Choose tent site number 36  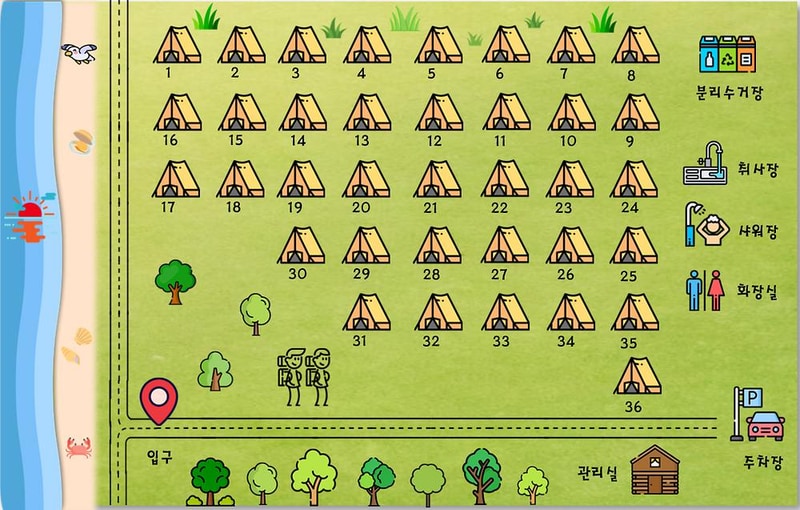(637, 377)
